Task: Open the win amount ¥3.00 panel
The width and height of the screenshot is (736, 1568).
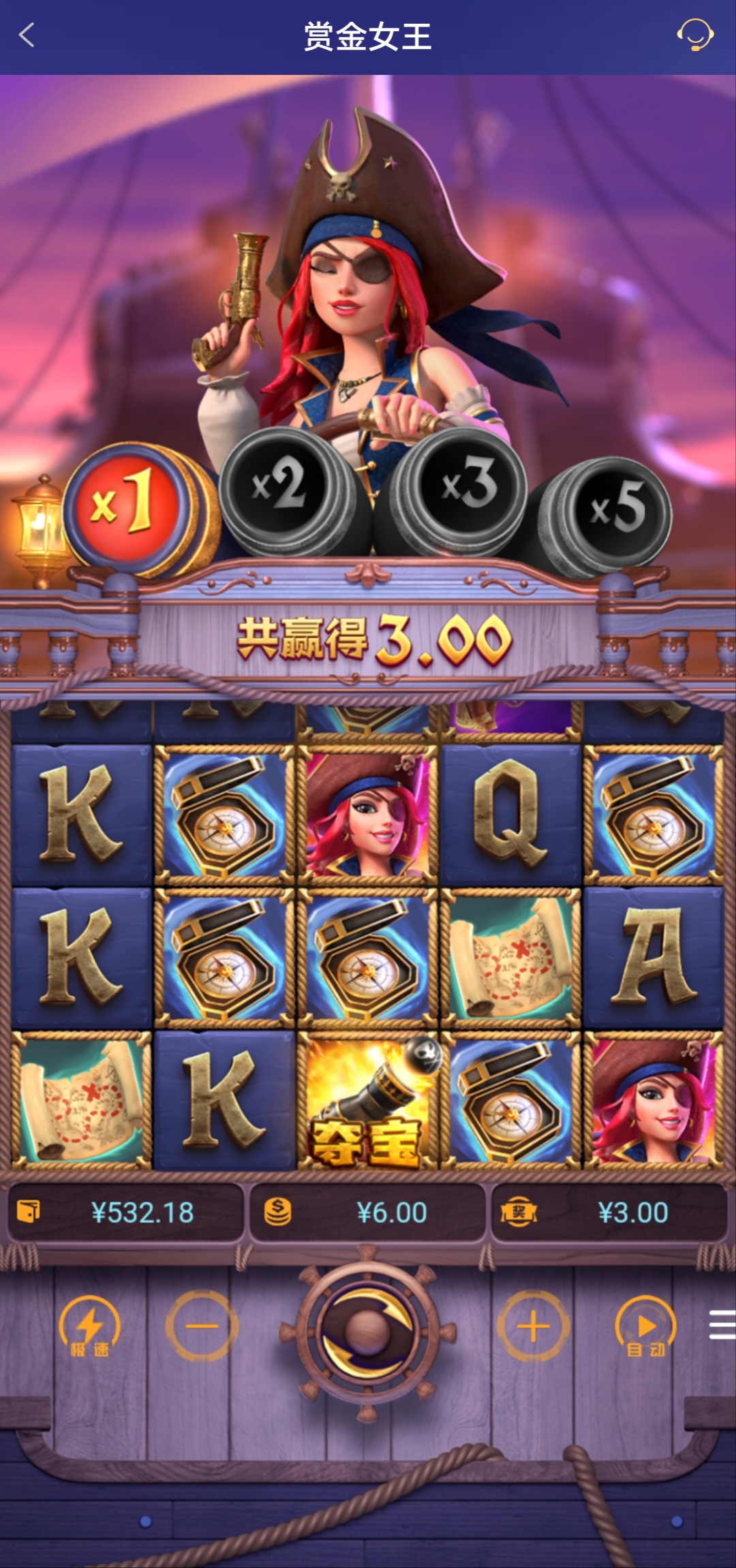Action: [x=609, y=1212]
